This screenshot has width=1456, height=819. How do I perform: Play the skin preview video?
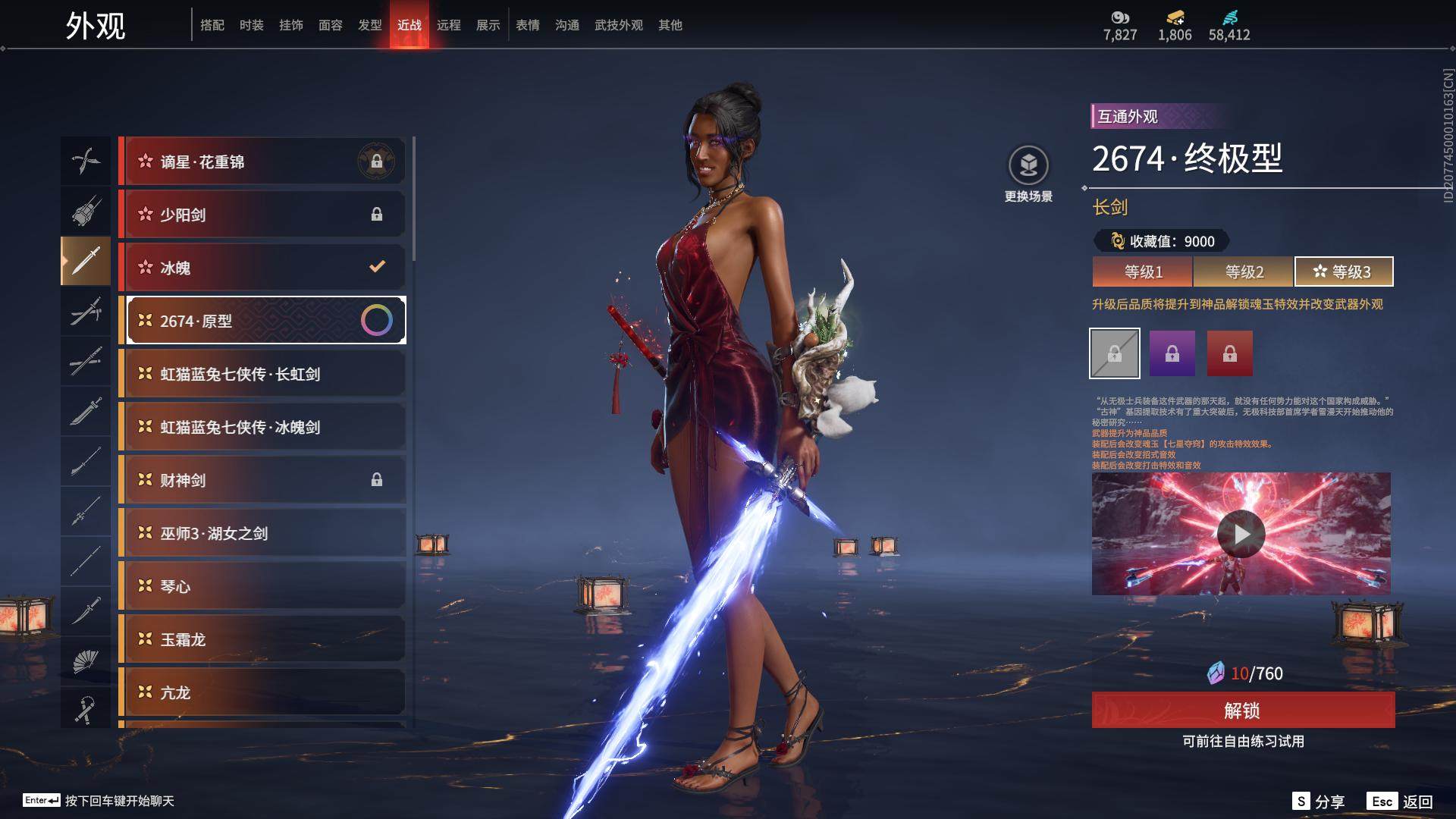(x=1241, y=534)
